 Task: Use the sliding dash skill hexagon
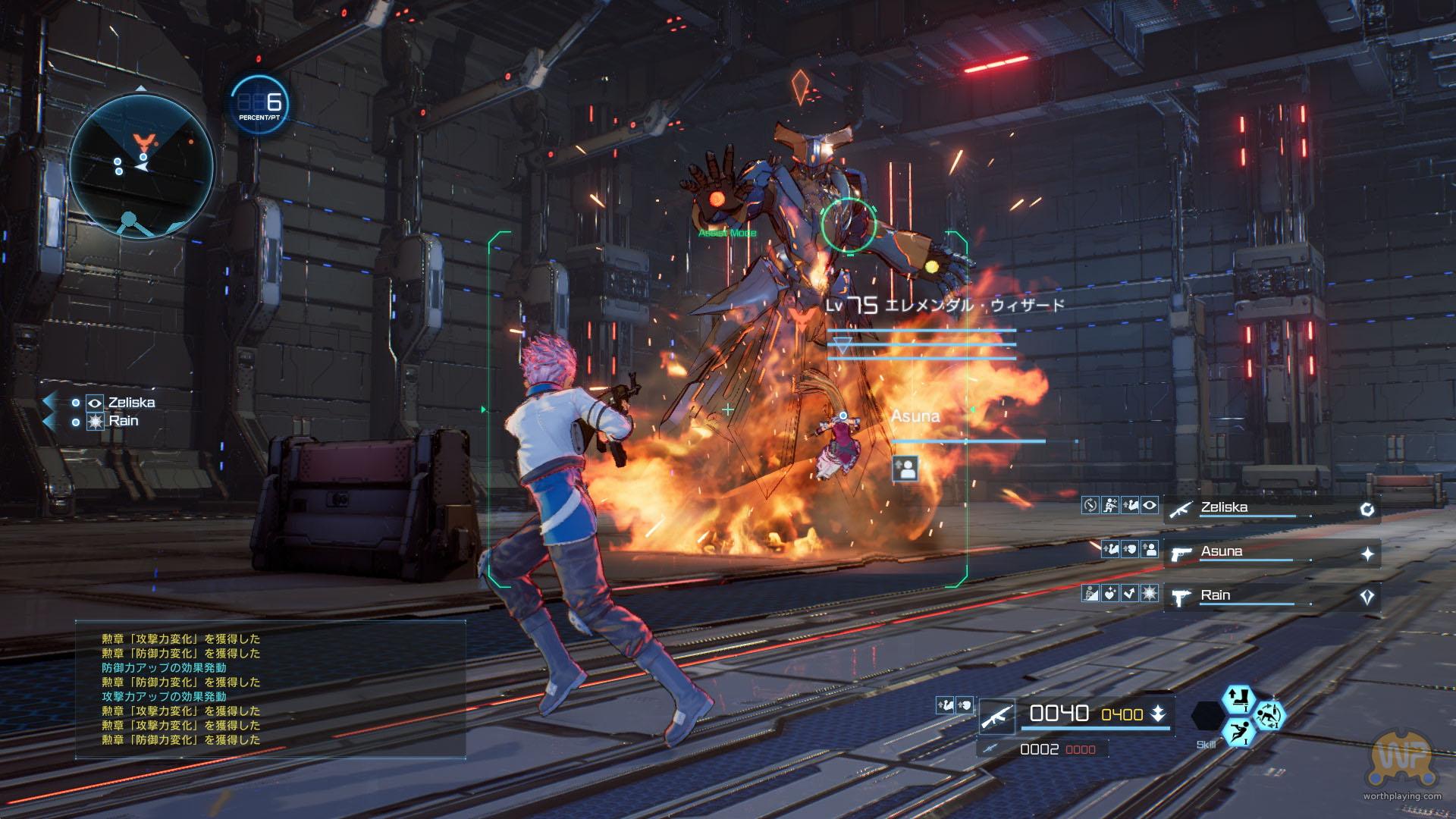[x=1238, y=732]
